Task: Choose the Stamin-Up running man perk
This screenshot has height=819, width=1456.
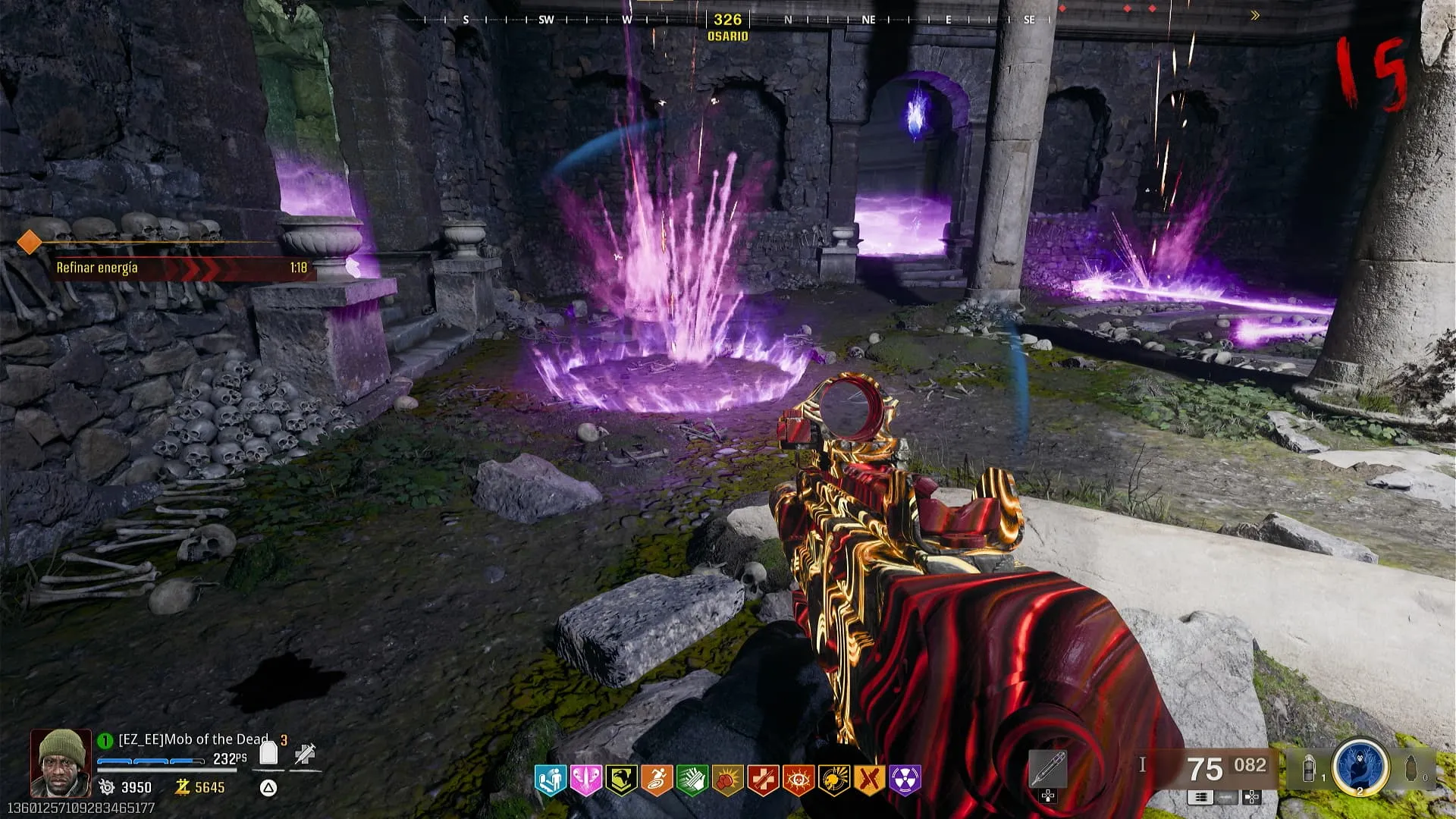Action: tap(657, 780)
